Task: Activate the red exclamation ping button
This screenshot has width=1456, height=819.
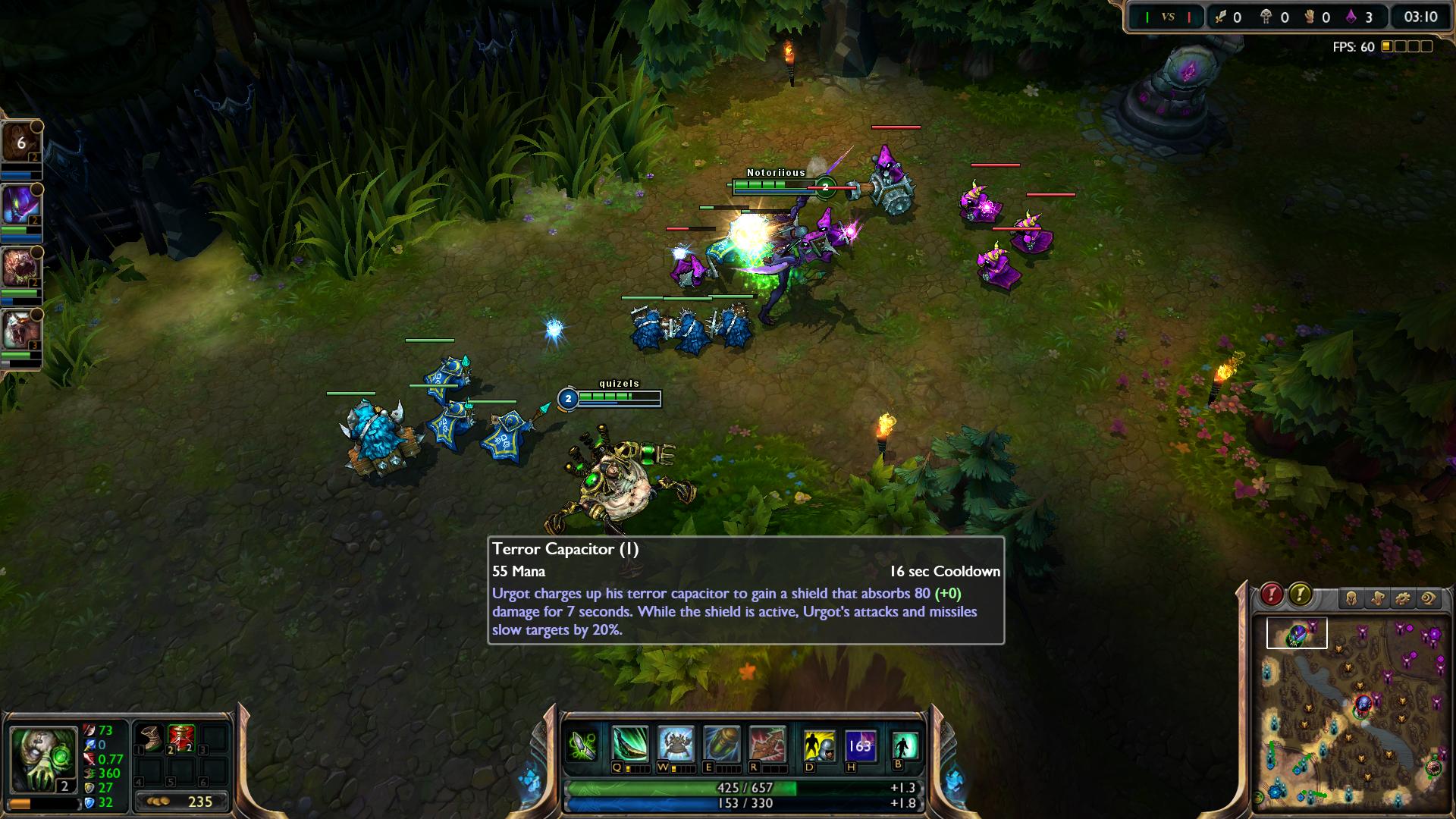Action: point(1272,595)
